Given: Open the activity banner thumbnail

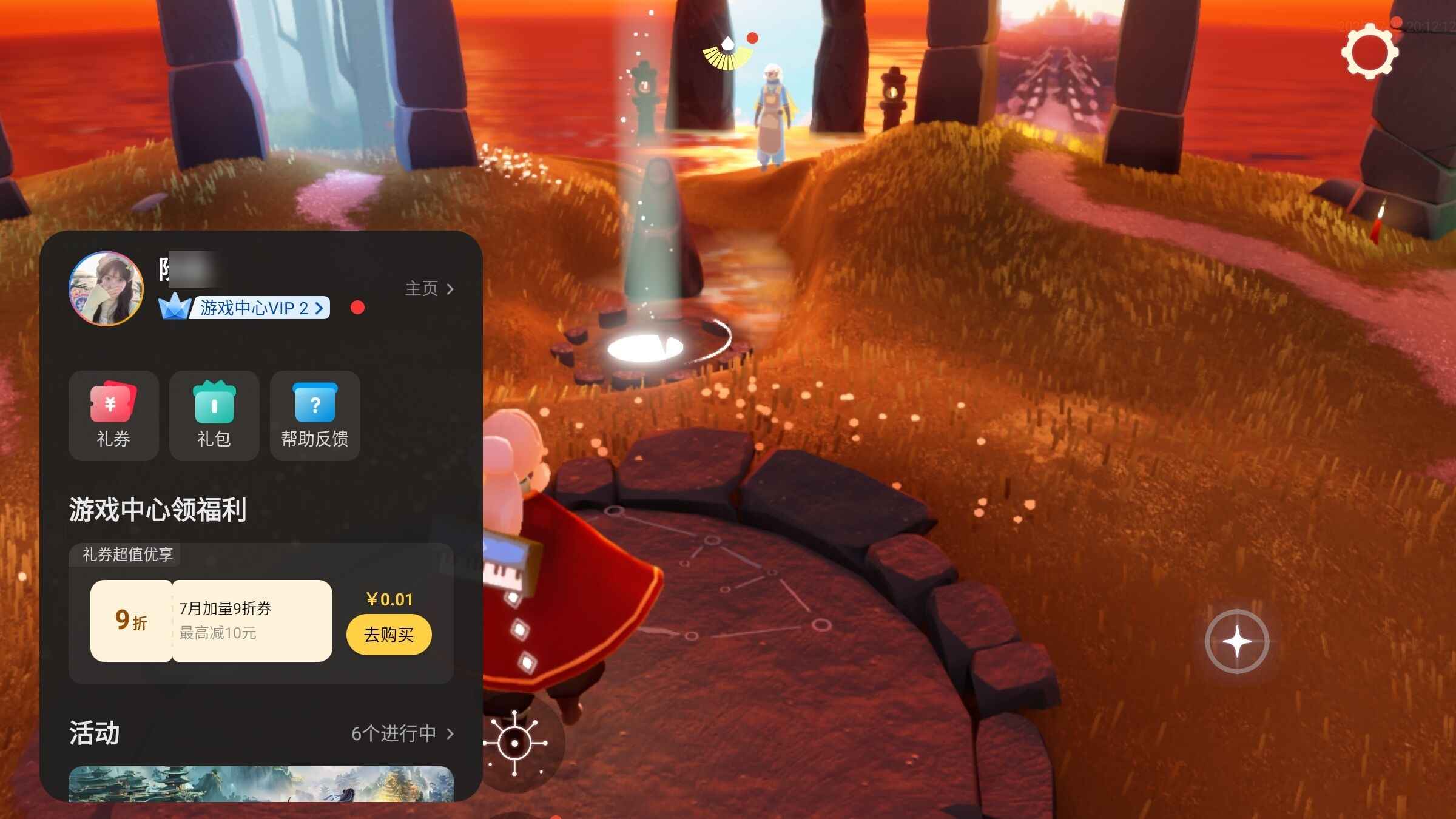Looking at the screenshot, I should pos(261,784).
